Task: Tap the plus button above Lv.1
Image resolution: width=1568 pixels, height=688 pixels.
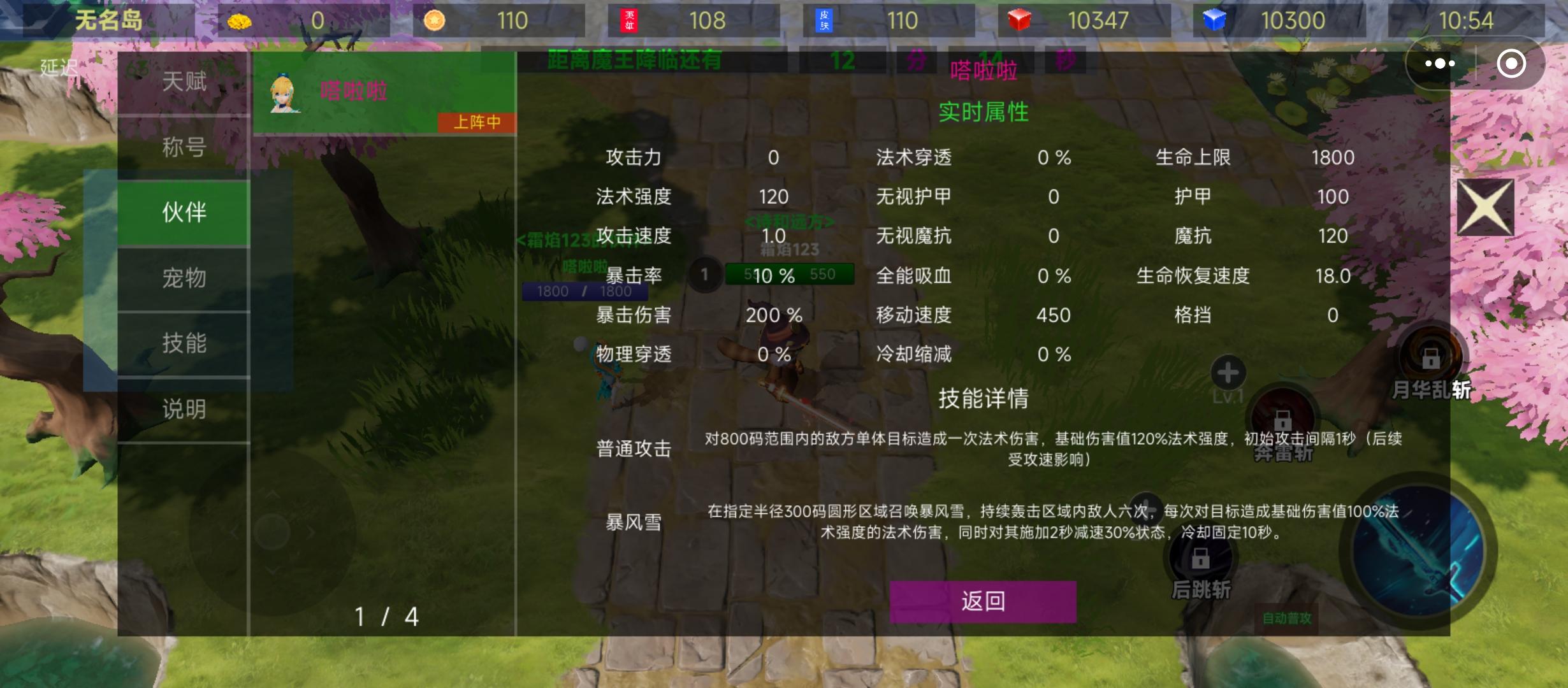Action: [x=1227, y=373]
